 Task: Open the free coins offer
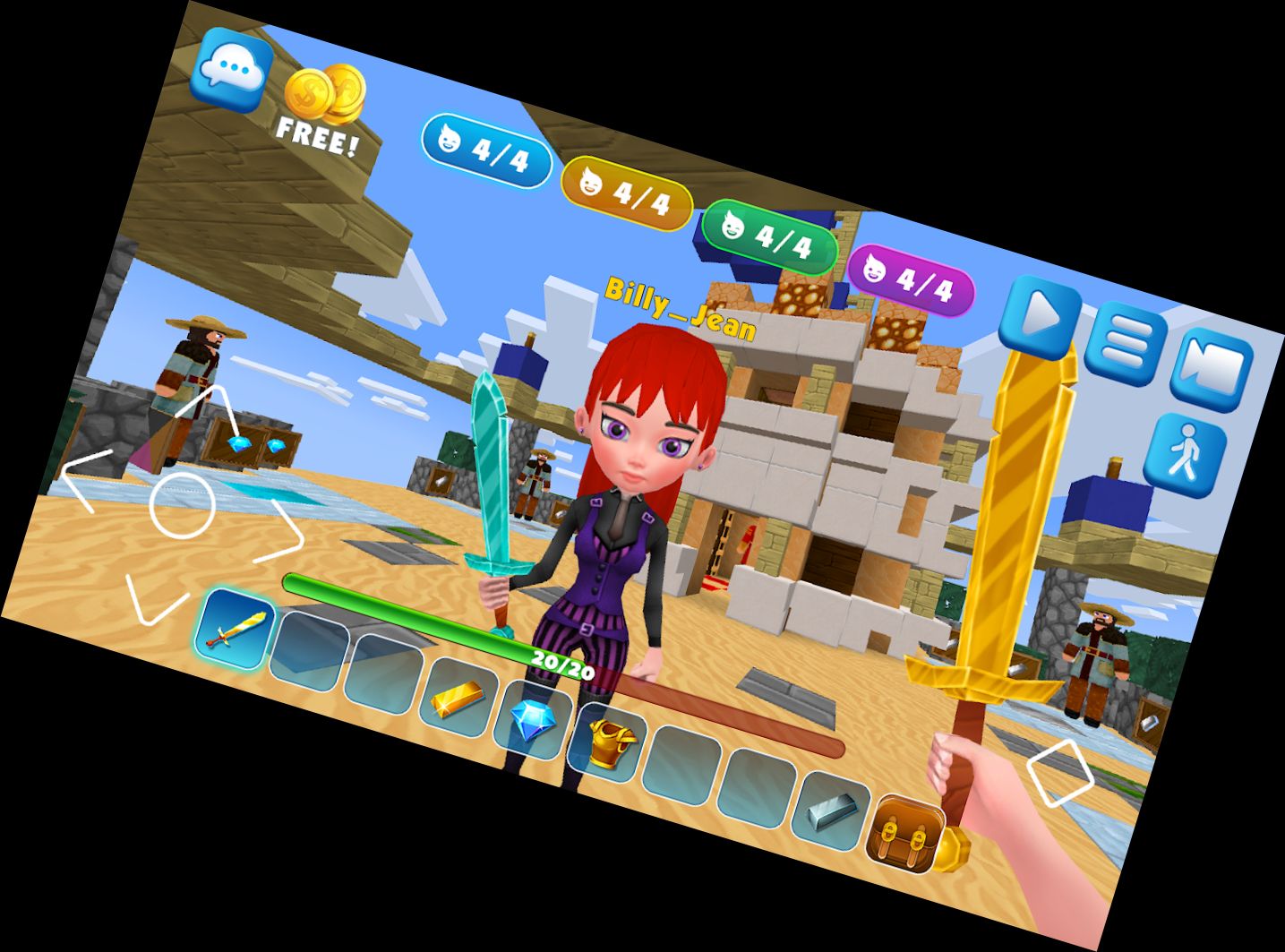[x=321, y=101]
